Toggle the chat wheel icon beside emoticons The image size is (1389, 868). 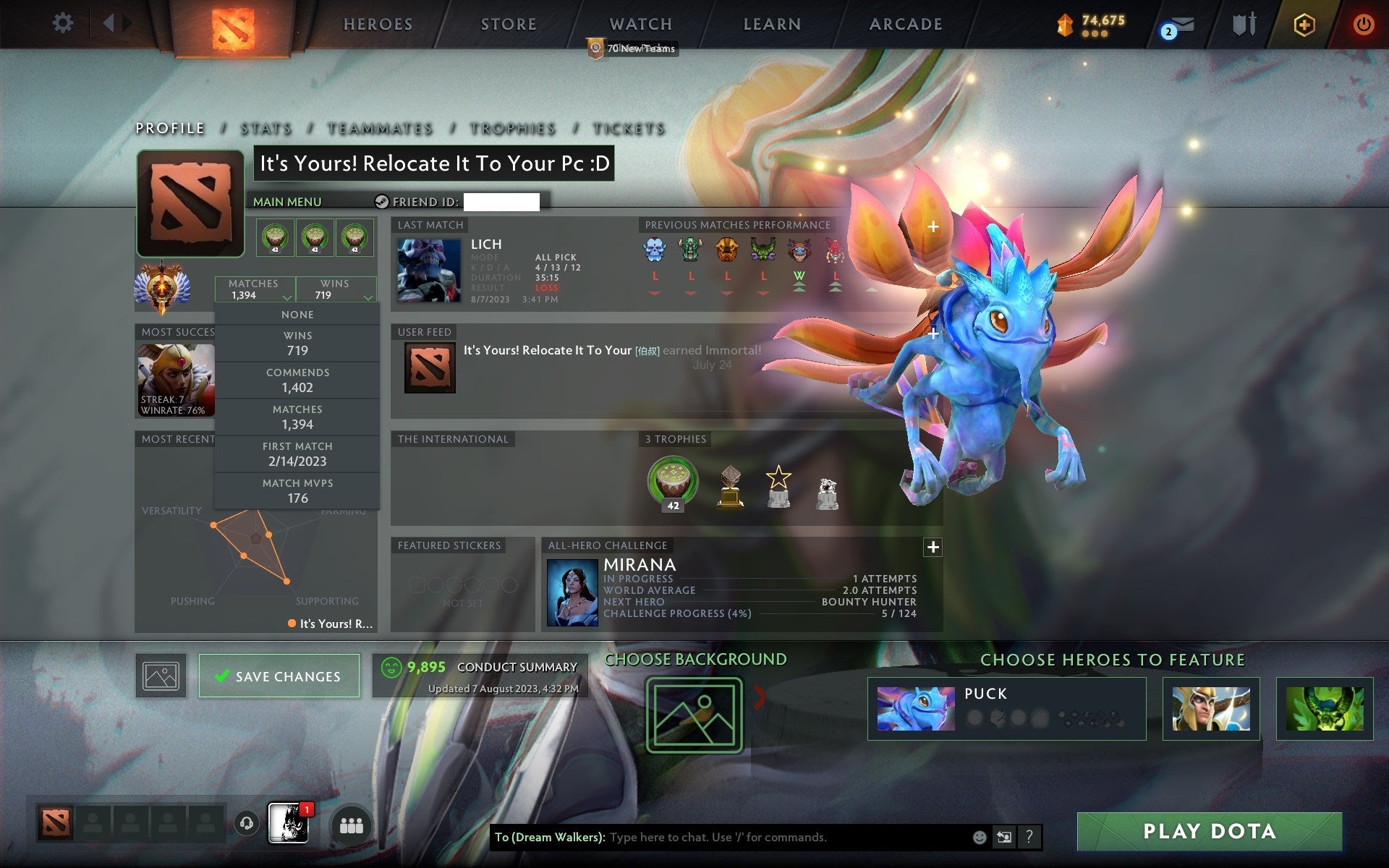tap(1006, 838)
